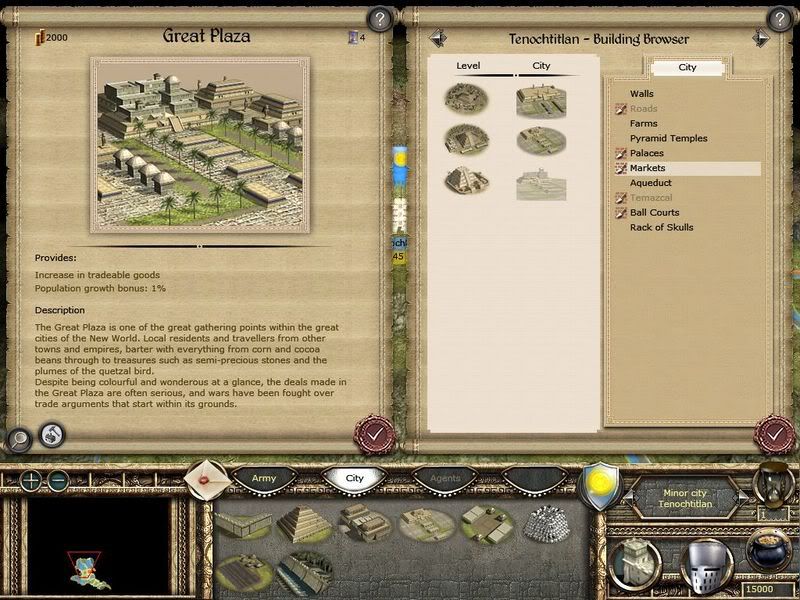Click the hourglass end turn button

770,481
